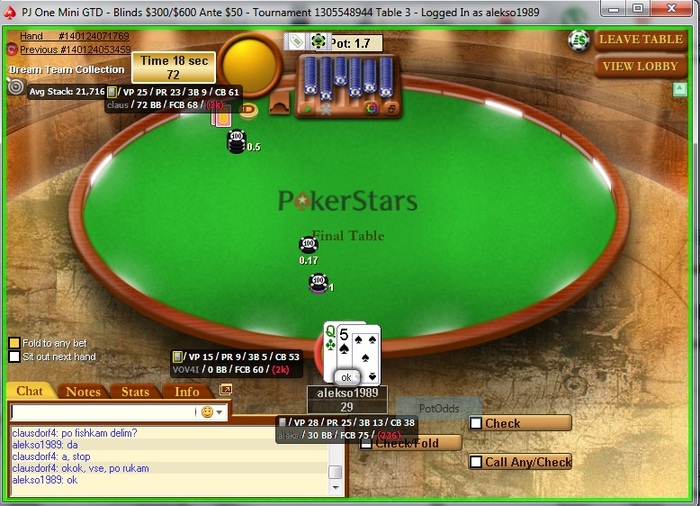This screenshot has height=506, width=700.
Task: Leave the poker table
Action: coord(641,40)
